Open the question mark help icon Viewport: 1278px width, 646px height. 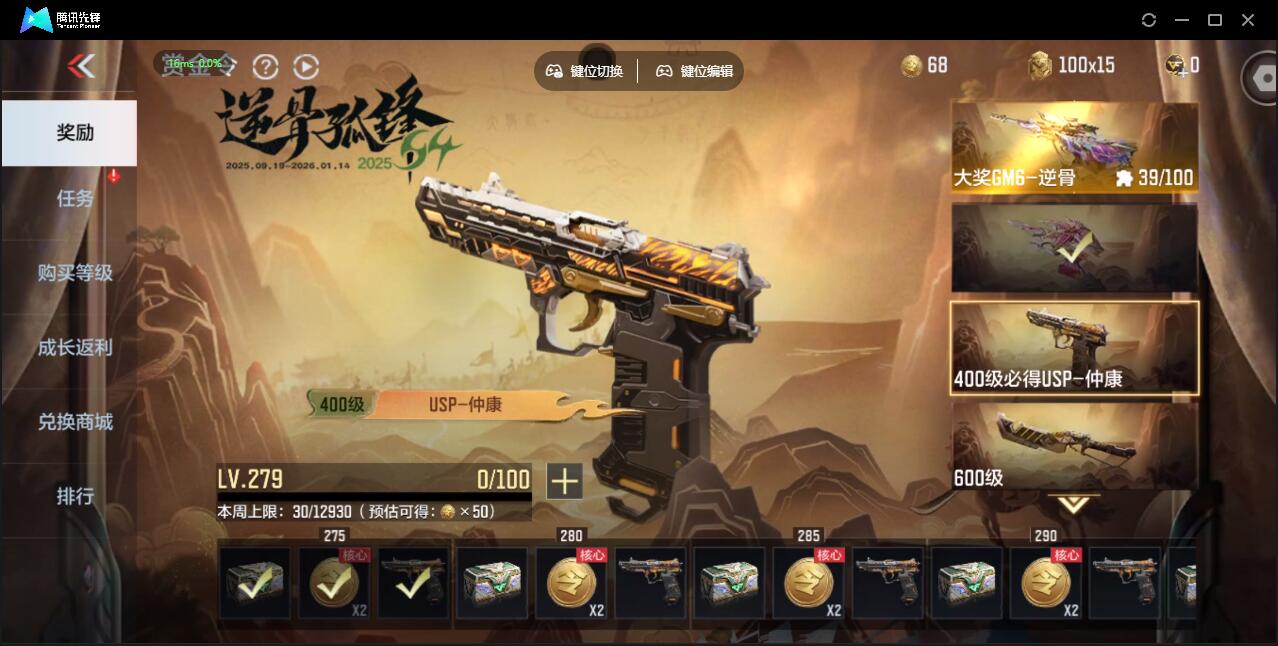[x=265, y=67]
